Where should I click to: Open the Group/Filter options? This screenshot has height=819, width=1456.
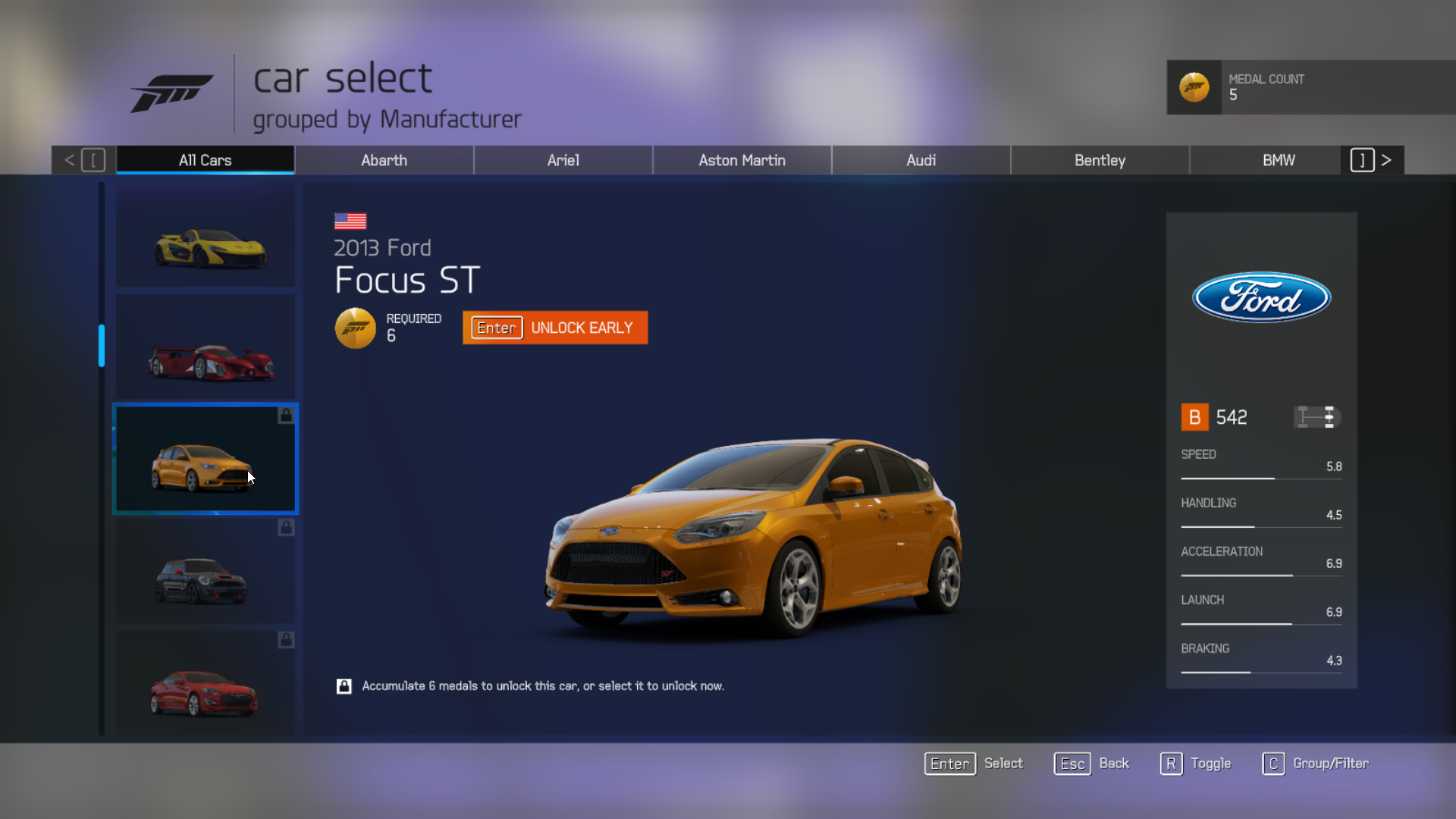1316,764
